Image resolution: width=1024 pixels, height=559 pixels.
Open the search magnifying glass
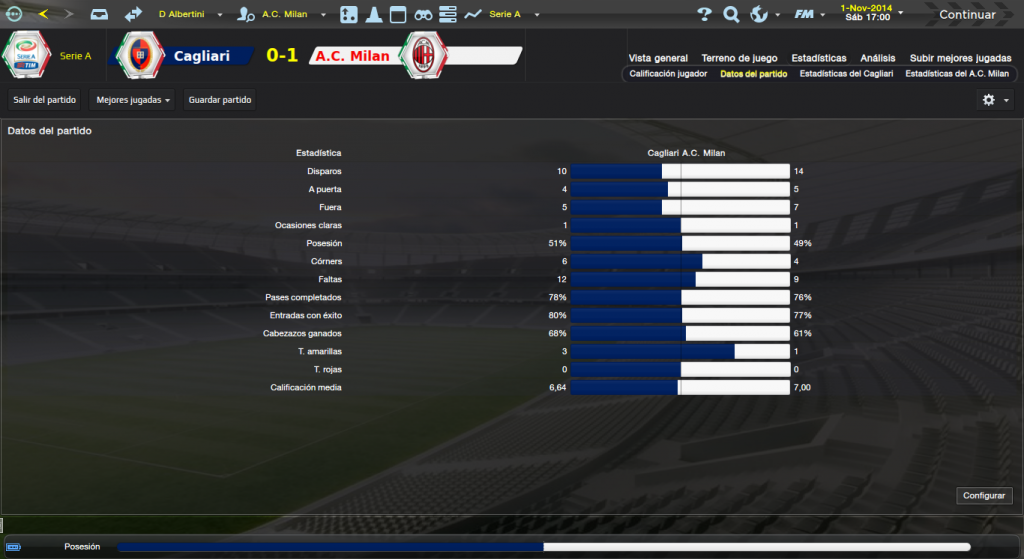731,15
